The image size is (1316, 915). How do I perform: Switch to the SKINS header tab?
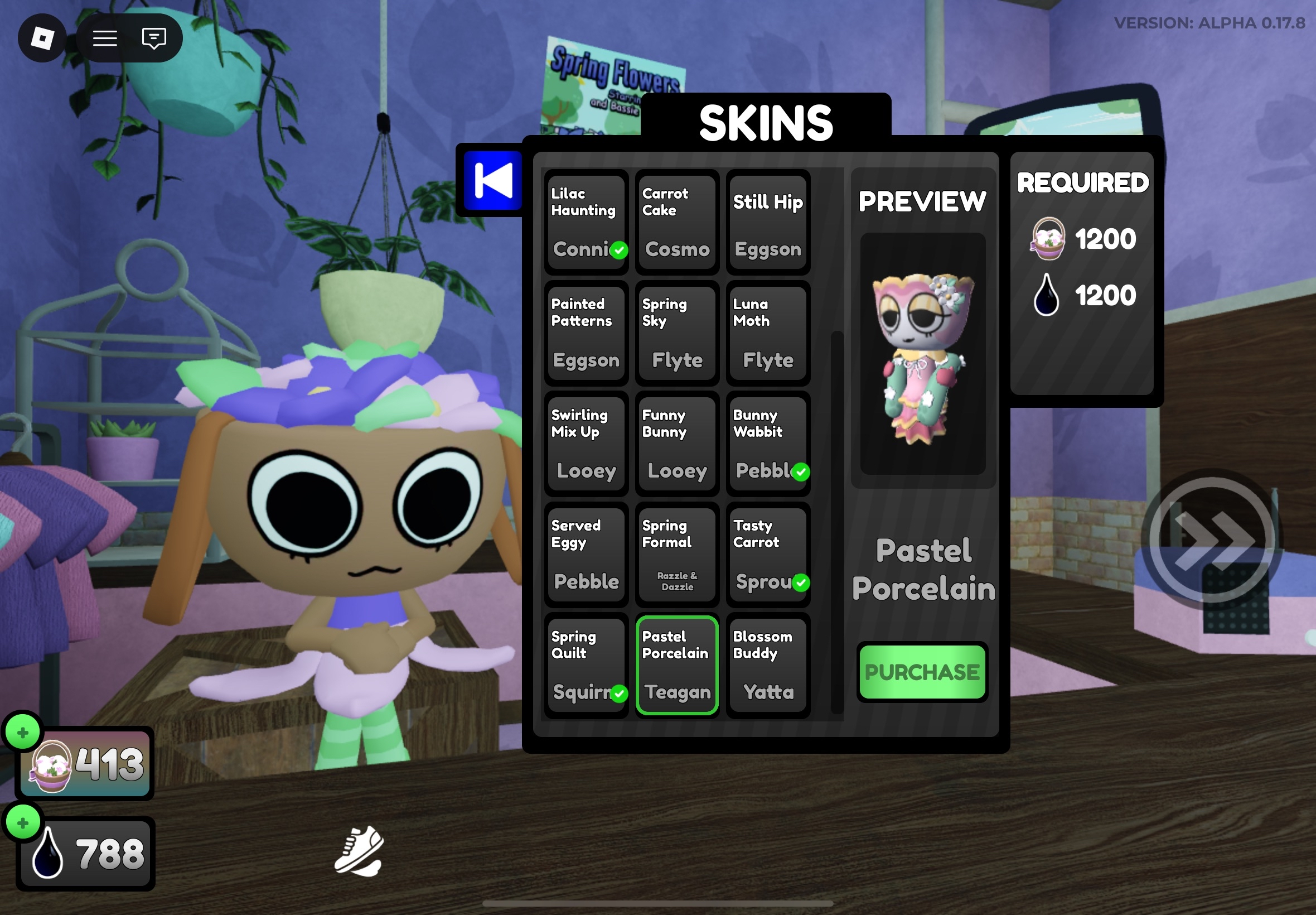(x=766, y=122)
